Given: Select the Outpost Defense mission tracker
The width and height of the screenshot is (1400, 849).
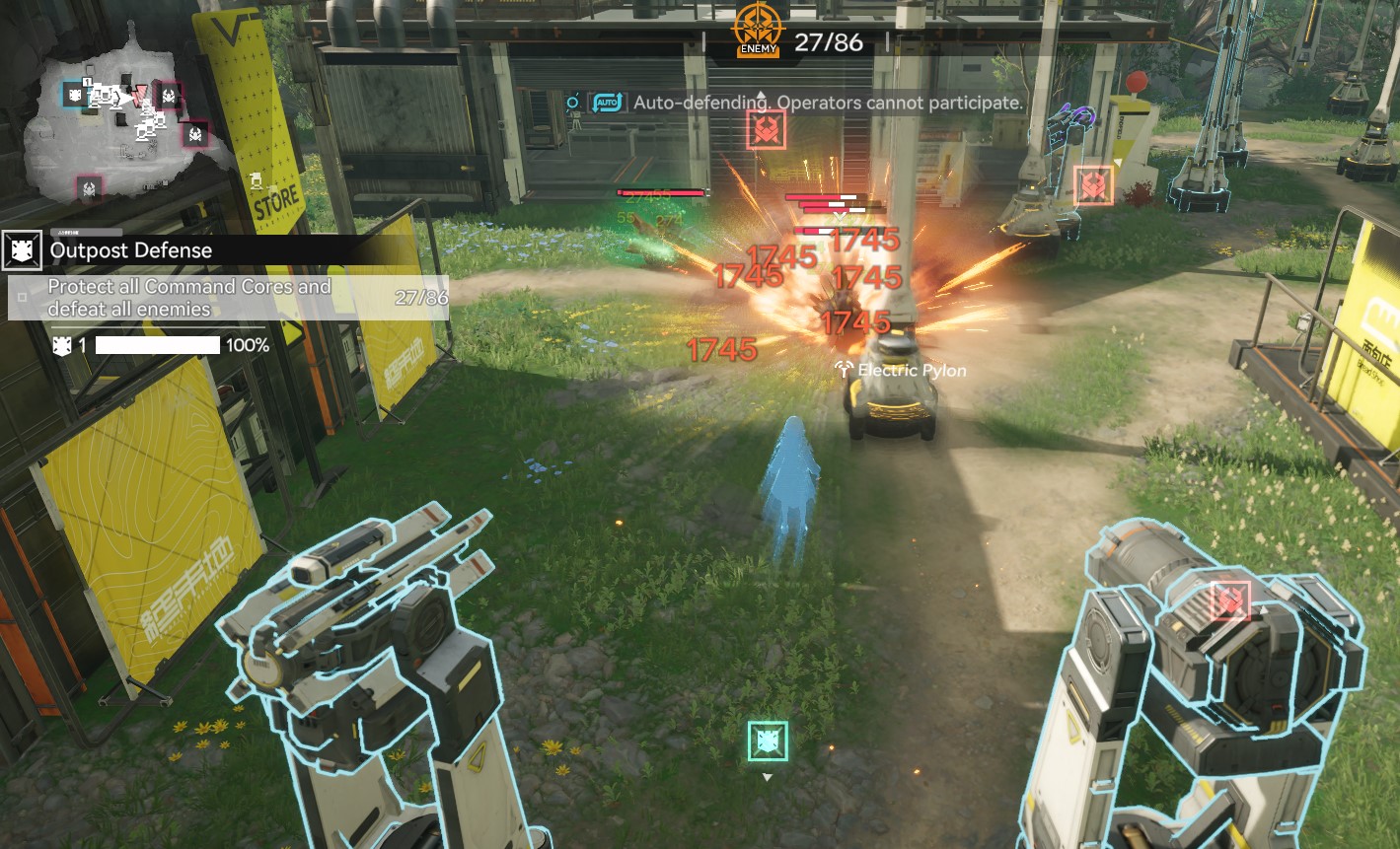Looking at the screenshot, I should tap(130, 250).
